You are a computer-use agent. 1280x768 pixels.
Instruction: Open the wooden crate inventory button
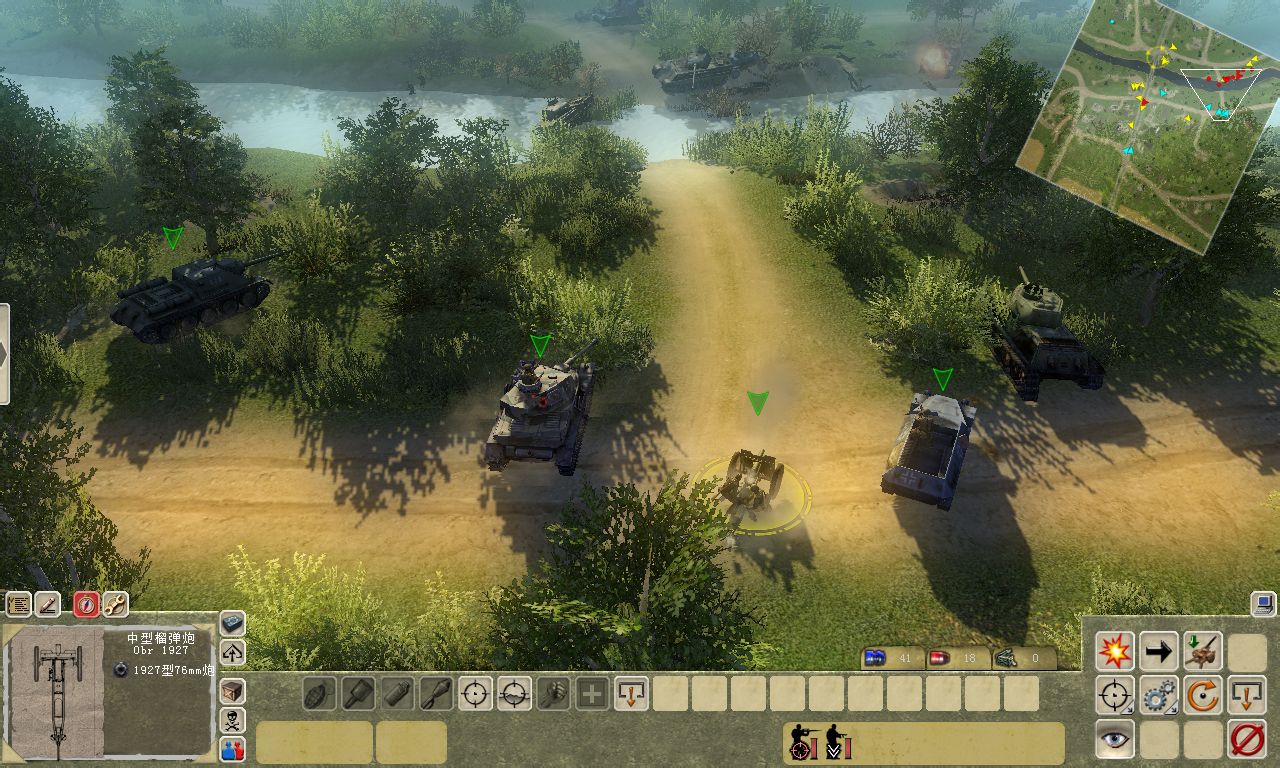click(x=232, y=691)
